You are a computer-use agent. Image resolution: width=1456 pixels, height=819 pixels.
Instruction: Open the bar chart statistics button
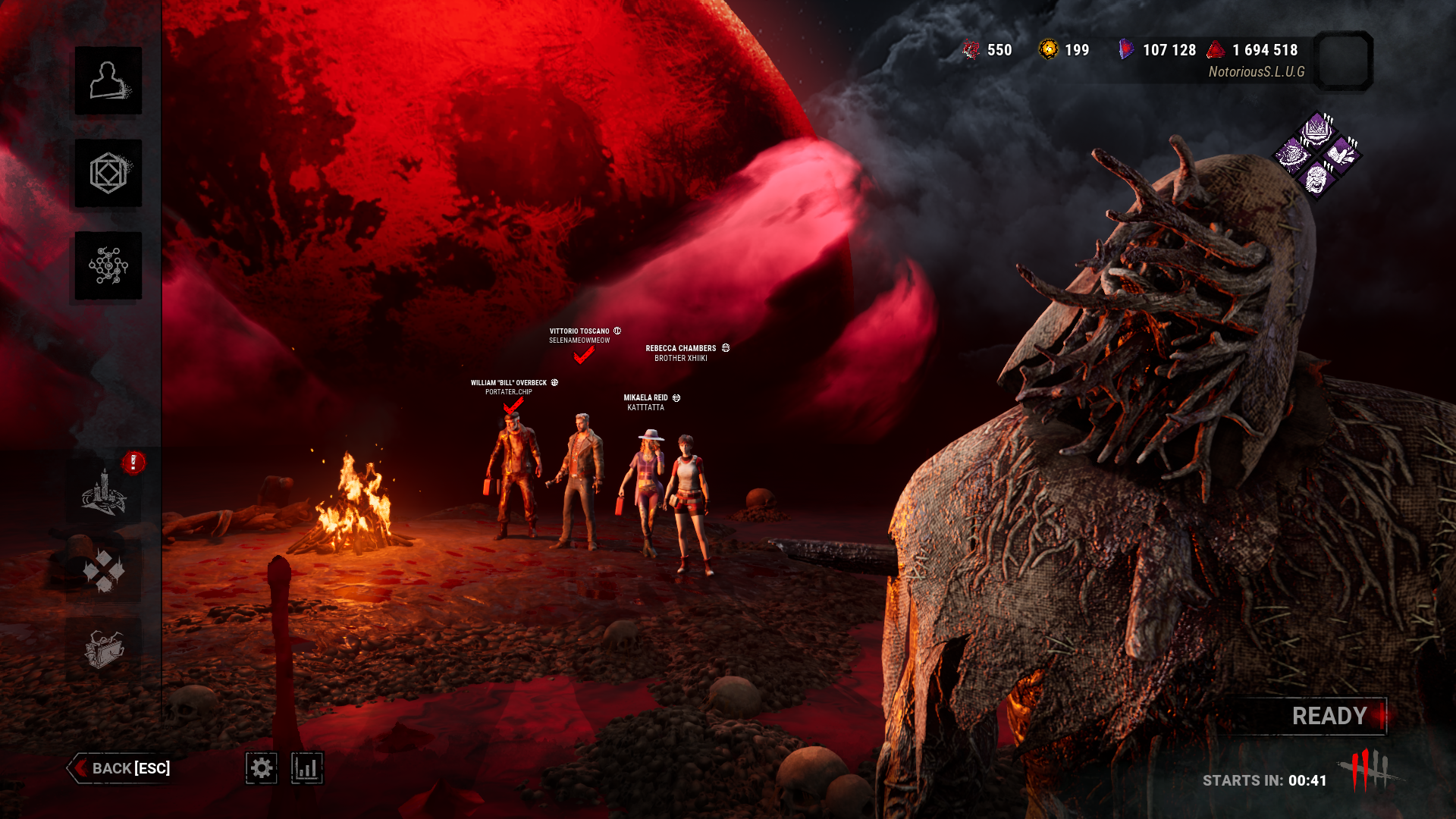click(307, 768)
